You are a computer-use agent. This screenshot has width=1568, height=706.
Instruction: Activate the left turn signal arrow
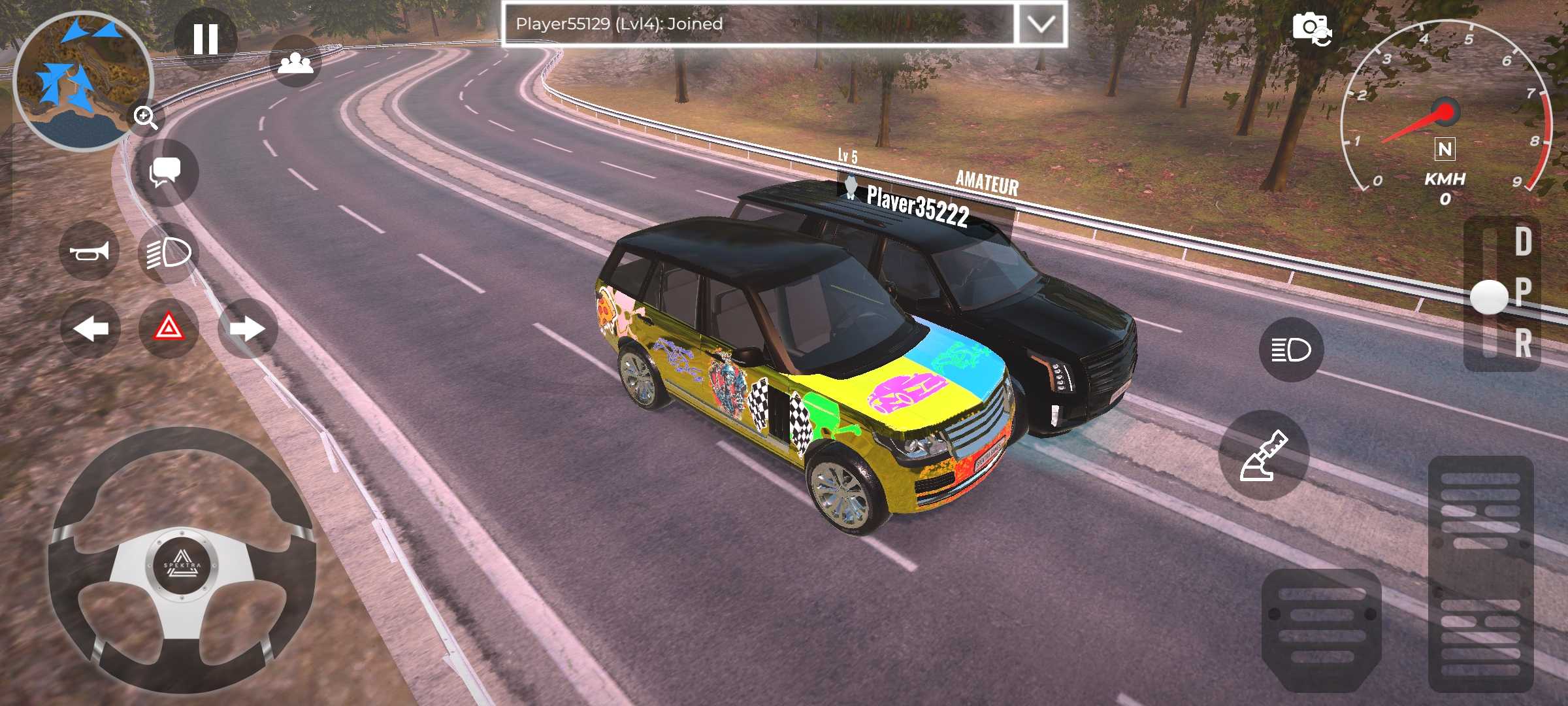pos(90,328)
